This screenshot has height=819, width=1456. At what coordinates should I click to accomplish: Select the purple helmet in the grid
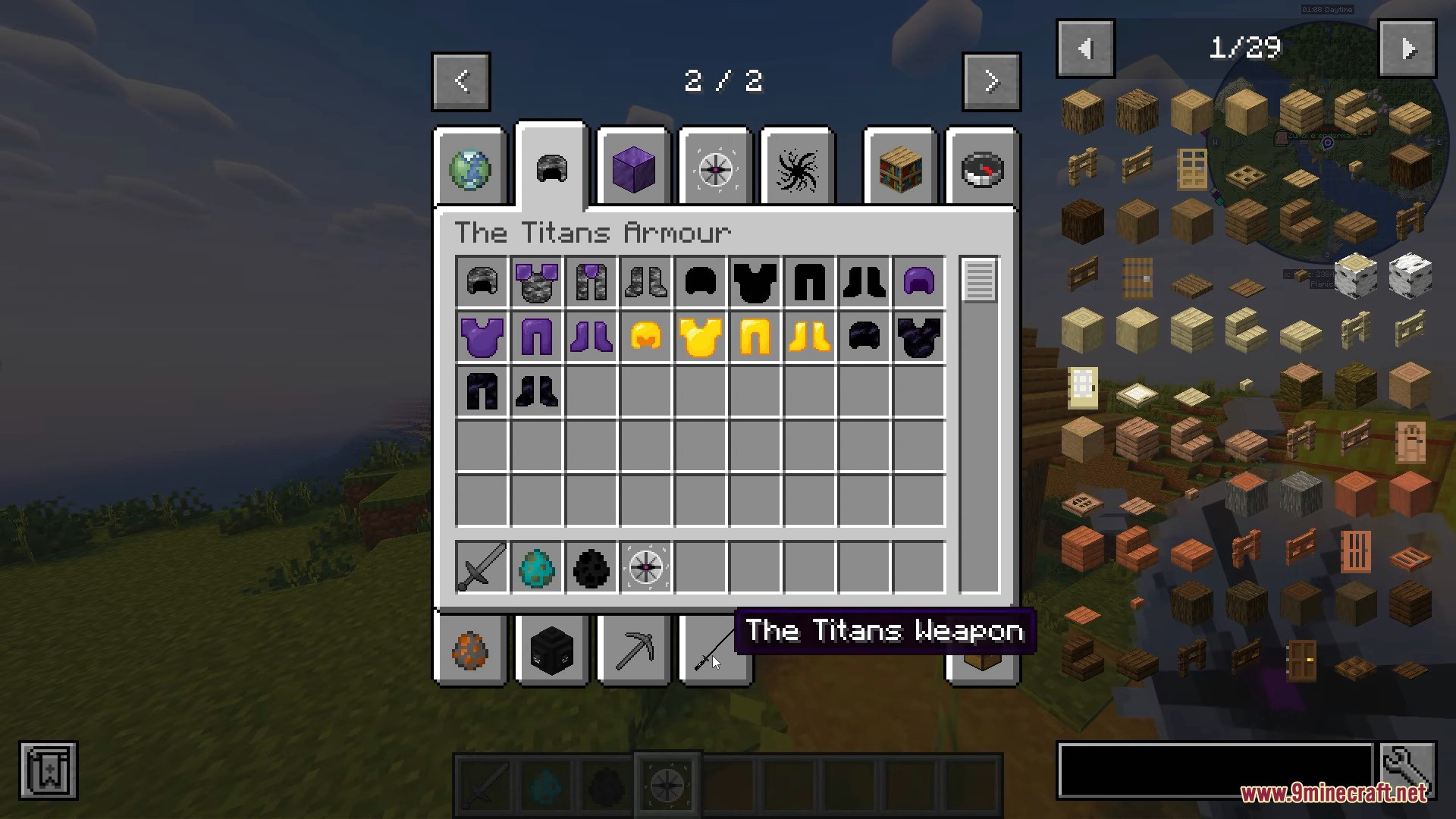pos(919,282)
